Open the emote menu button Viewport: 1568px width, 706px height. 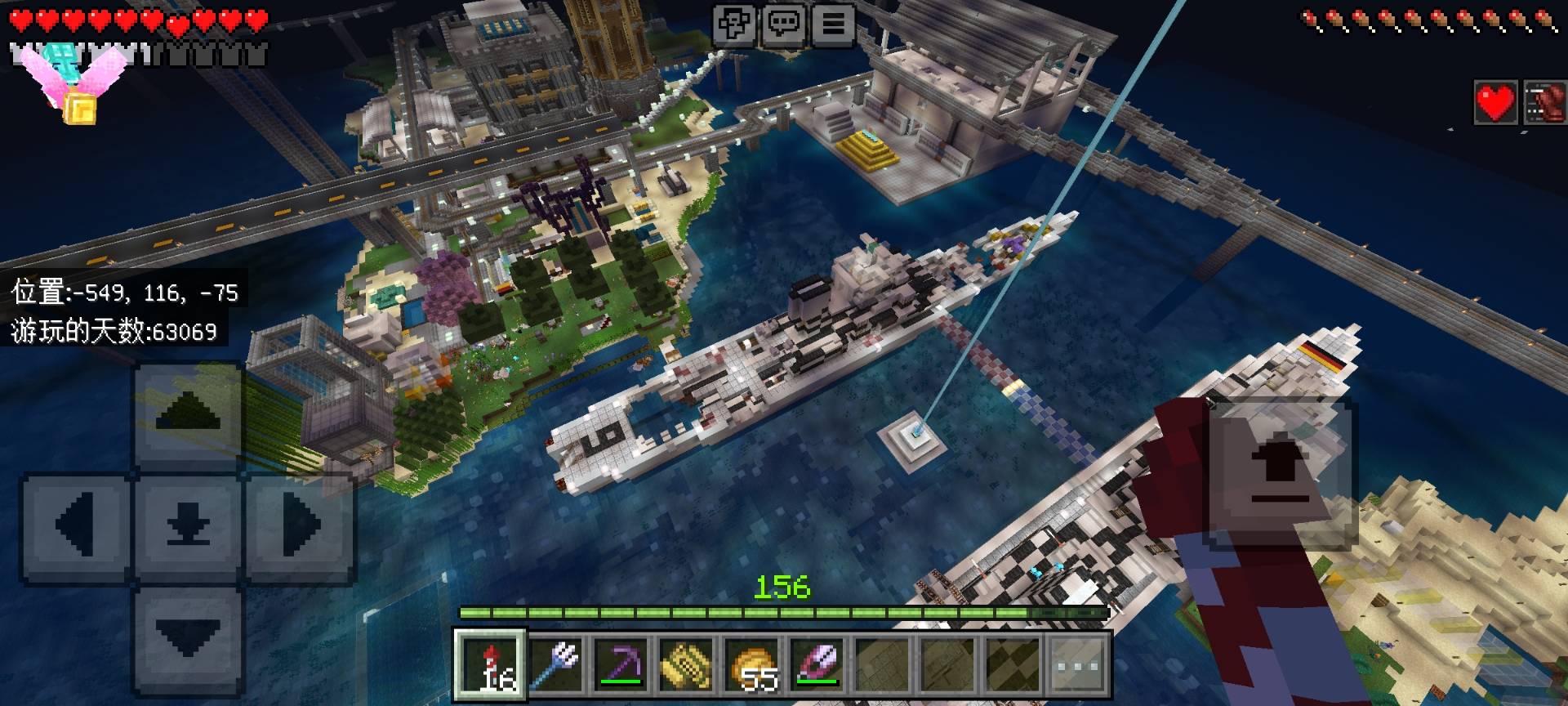(x=734, y=24)
